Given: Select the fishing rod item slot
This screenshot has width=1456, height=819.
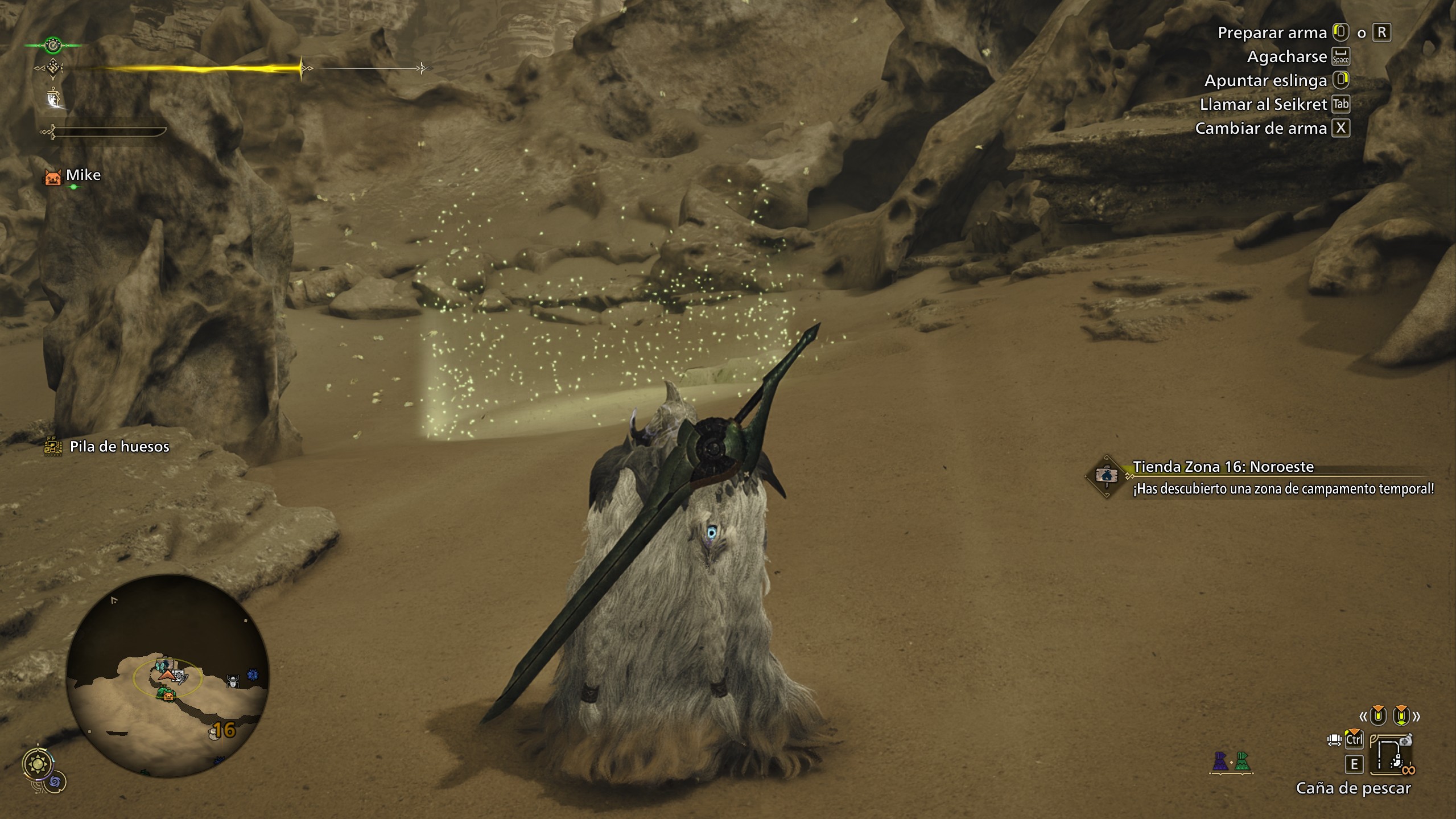Looking at the screenshot, I should point(1391,757).
